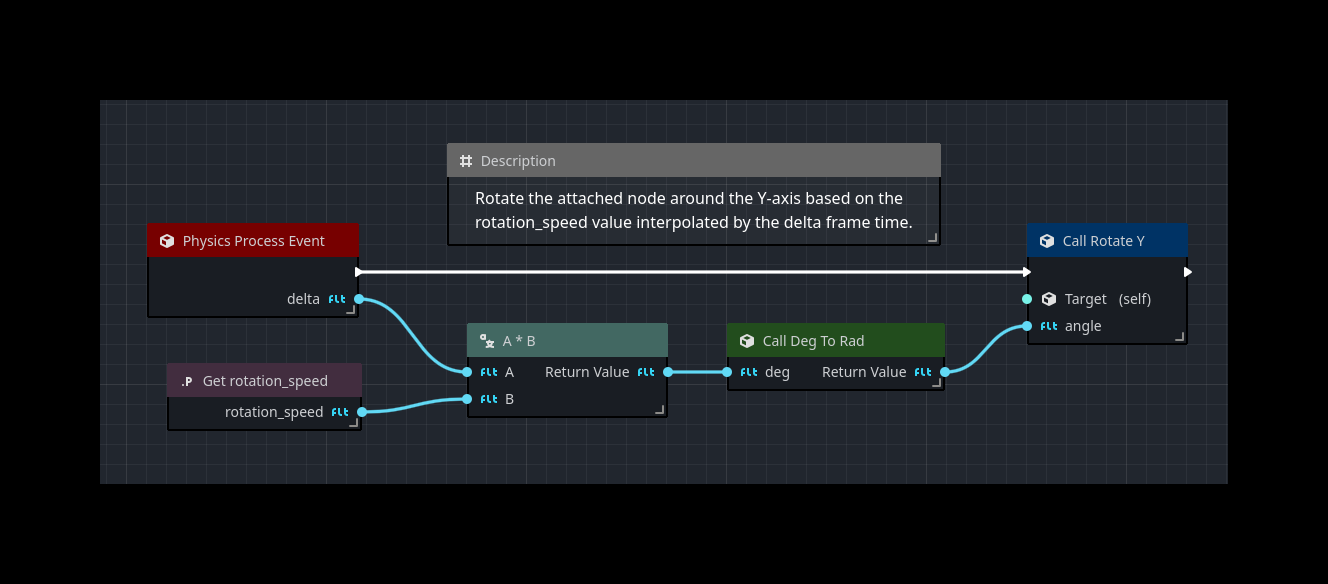Click the A * B Return Value output port
The height and width of the screenshot is (584, 1328).
[x=668, y=372]
